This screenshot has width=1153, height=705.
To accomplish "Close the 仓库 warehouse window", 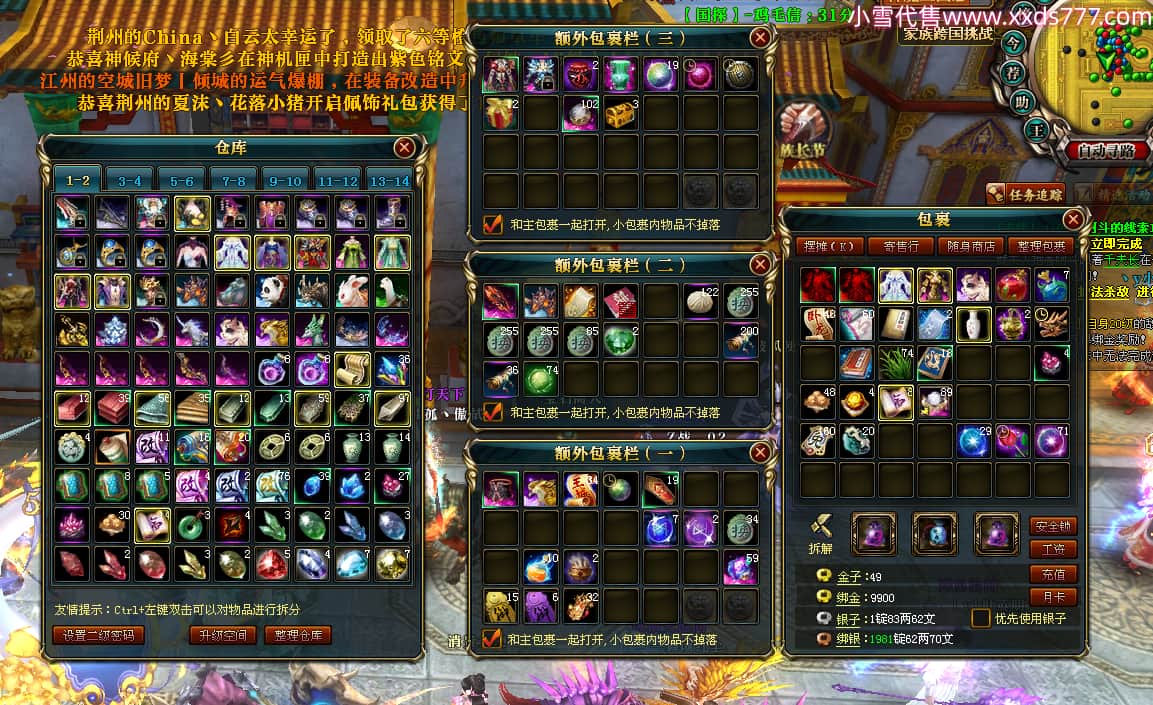I will [x=404, y=148].
